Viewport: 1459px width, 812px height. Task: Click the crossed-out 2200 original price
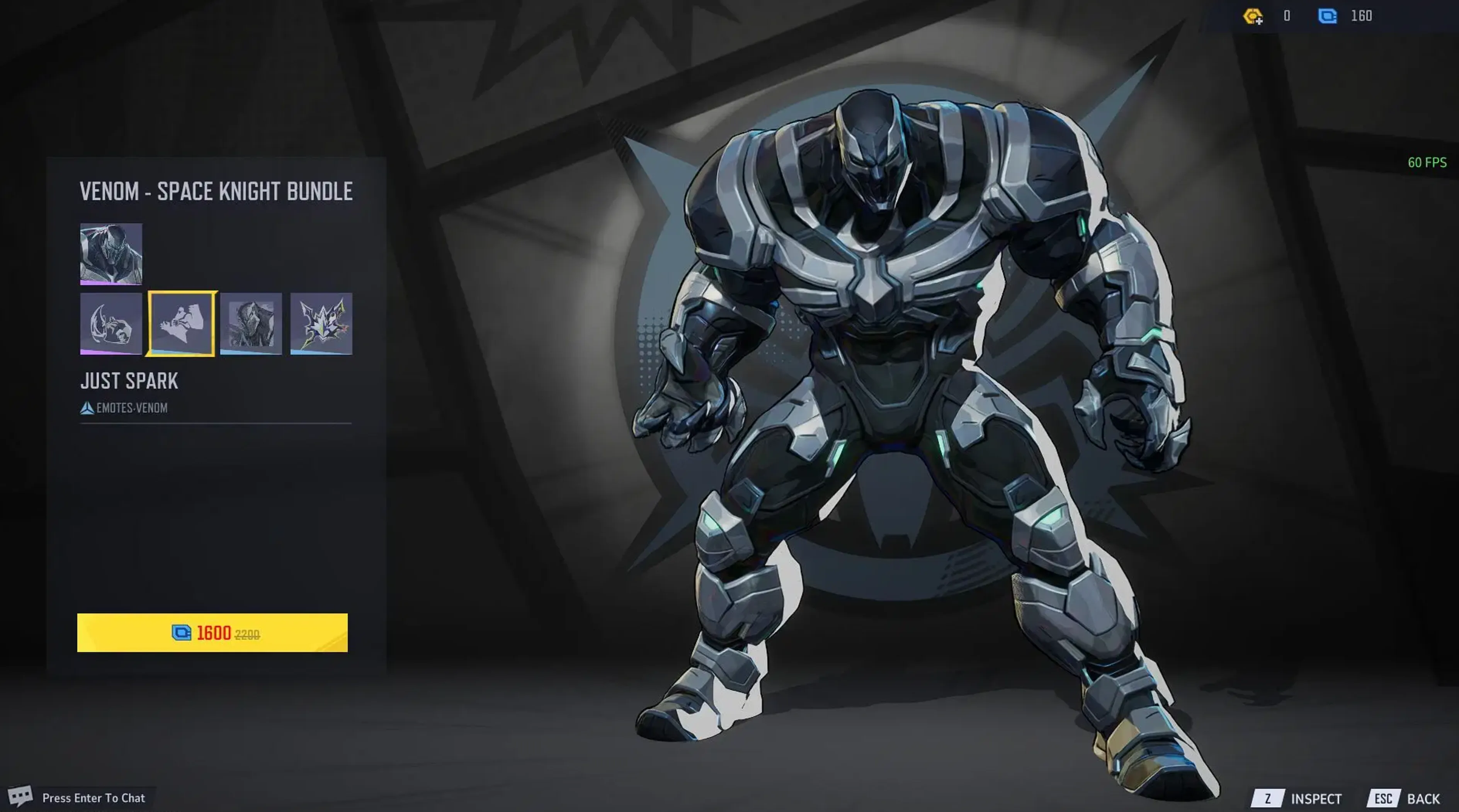tap(247, 634)
